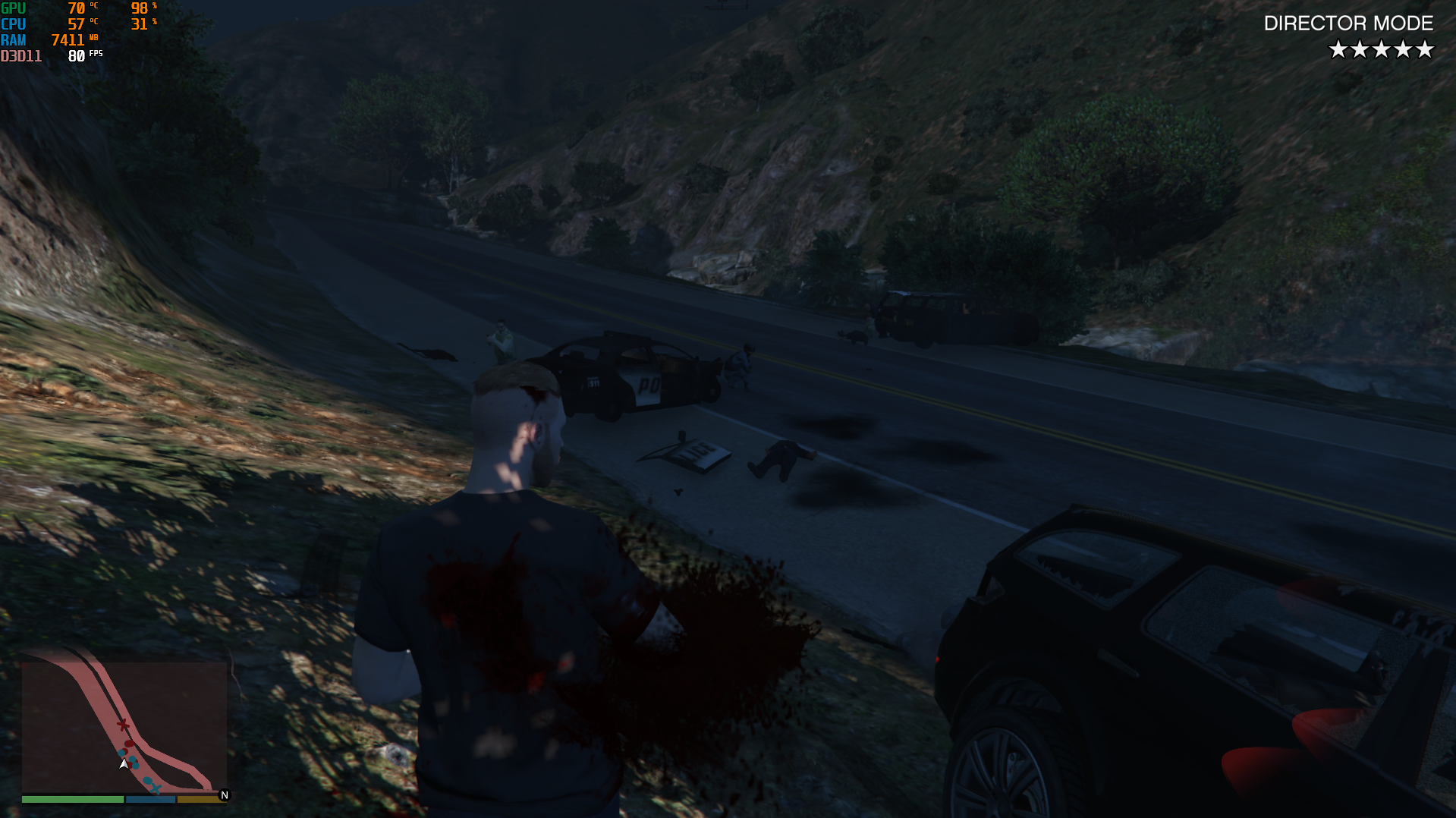
Task: Click a red enemy dot on the minimap
Action: pos(129,744)
